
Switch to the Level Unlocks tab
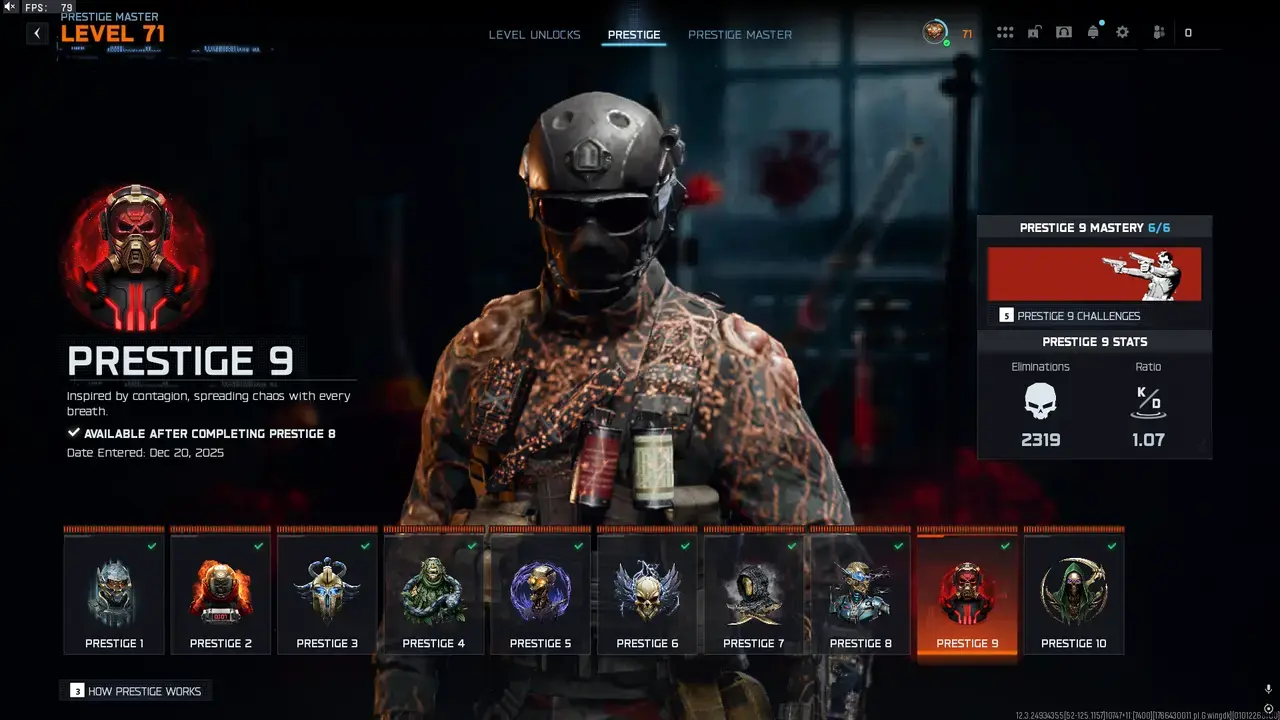534,33
